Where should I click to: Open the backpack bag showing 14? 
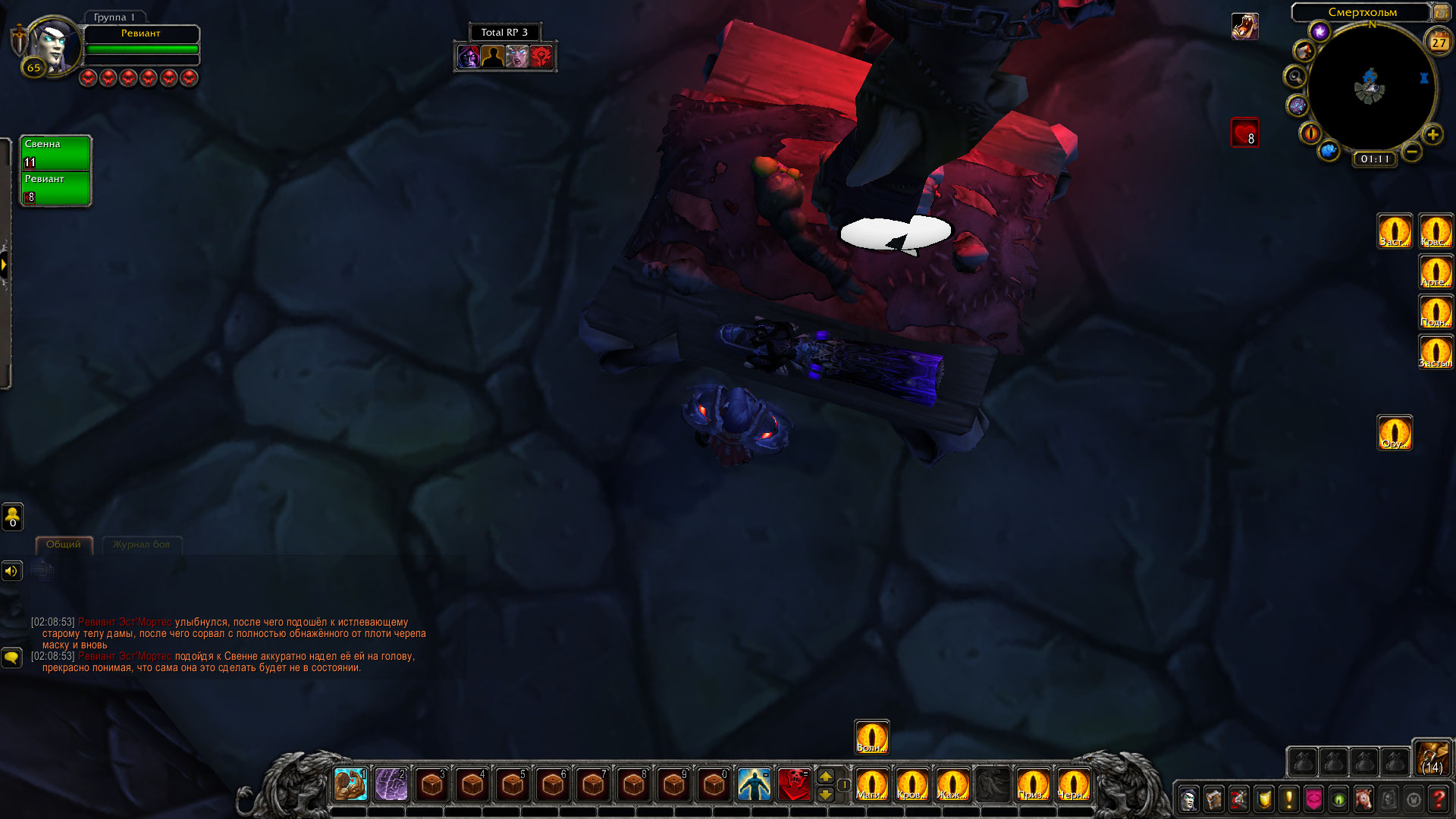pyautogui.click(x=1432, y=758)
